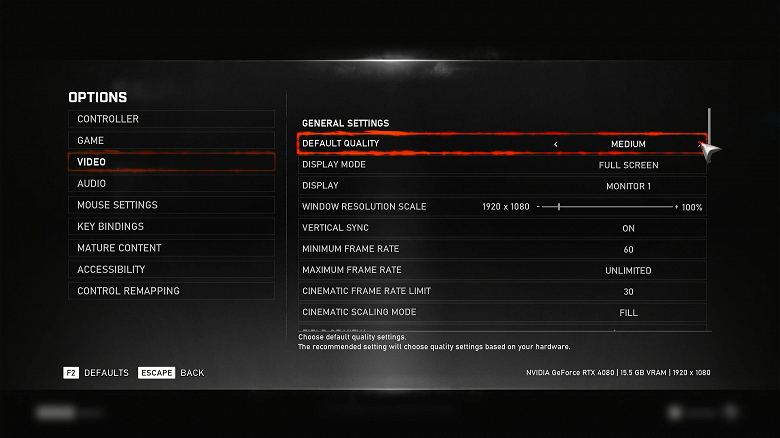Screen dimensions: 780x438
Task: Select the Display Mode row
Action: tap(502, 165)
